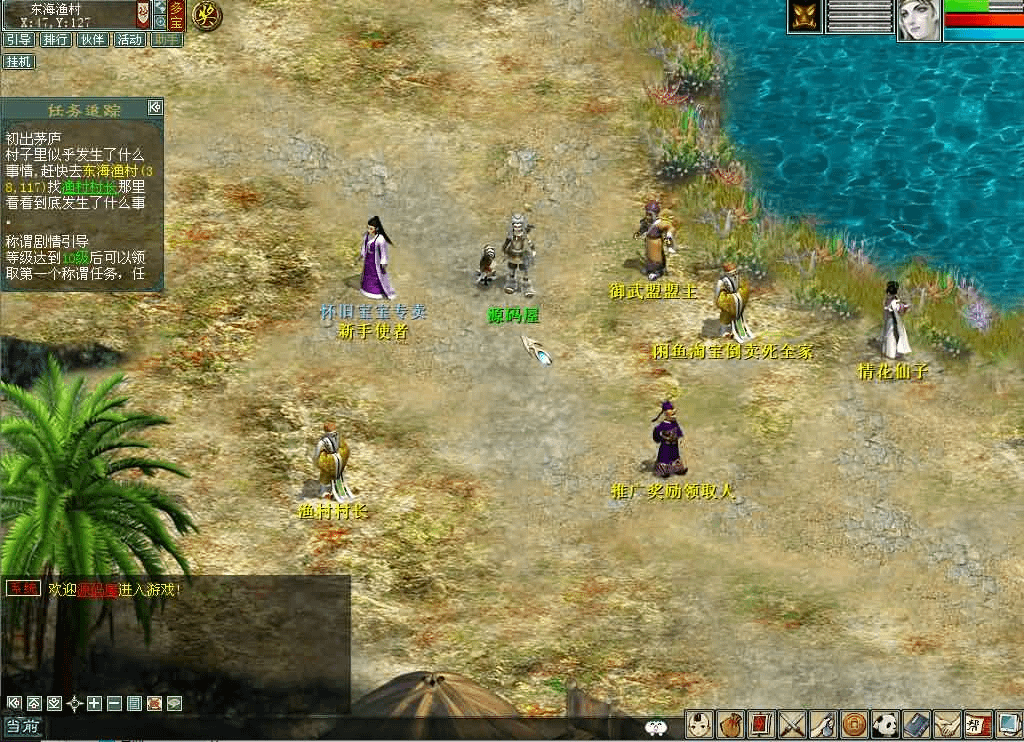1024x742 pixels.
Task: Collapse the 任务追踪 quest tracker panel
Action: coord(154,107)
